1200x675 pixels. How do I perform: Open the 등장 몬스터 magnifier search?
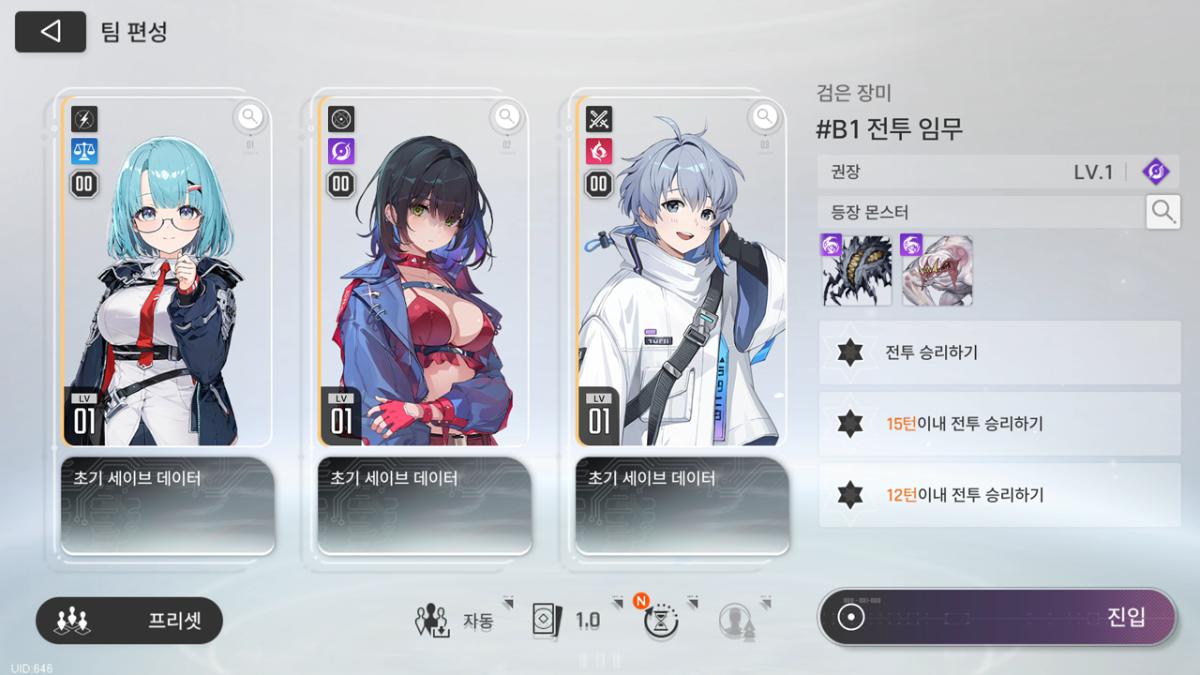tap(1162, 211)
